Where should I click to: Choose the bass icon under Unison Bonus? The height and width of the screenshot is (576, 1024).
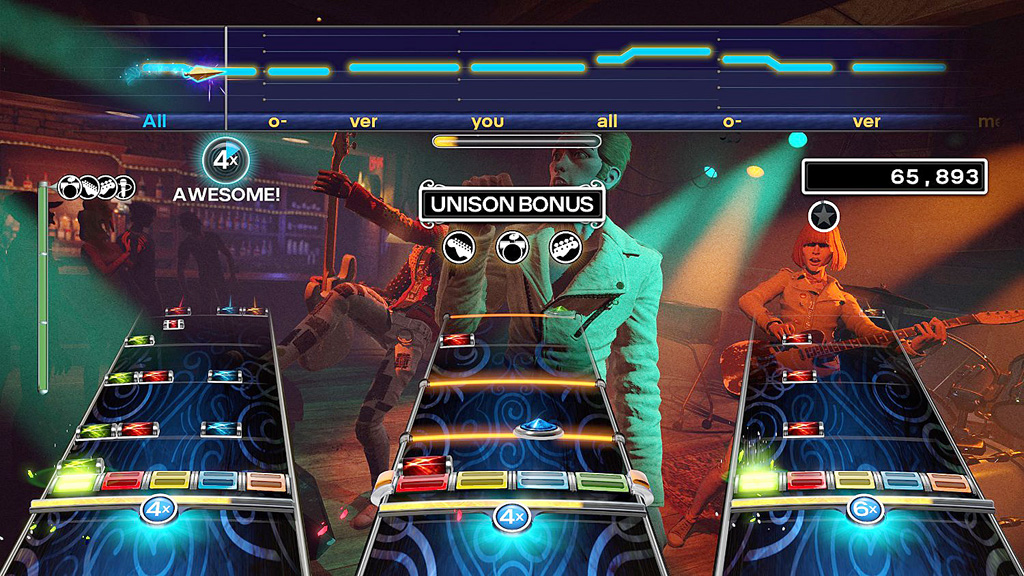[x=566, y=245]
